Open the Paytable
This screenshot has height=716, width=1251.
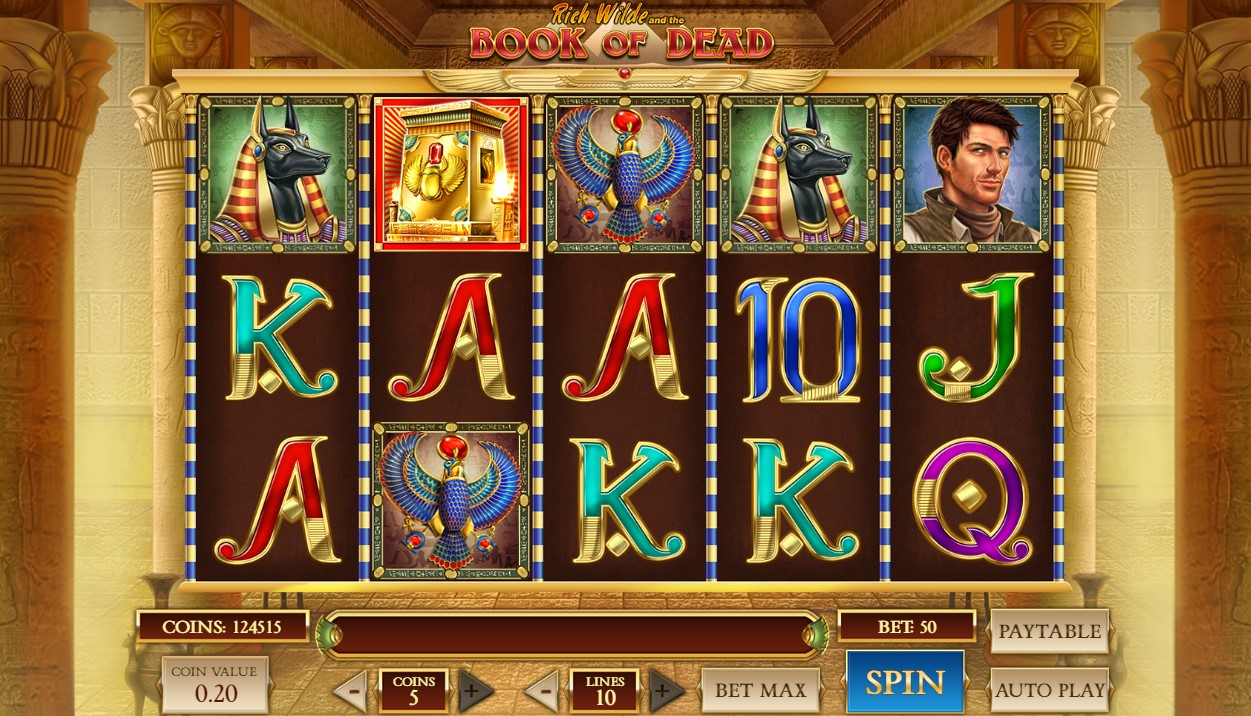[1049, 631]
